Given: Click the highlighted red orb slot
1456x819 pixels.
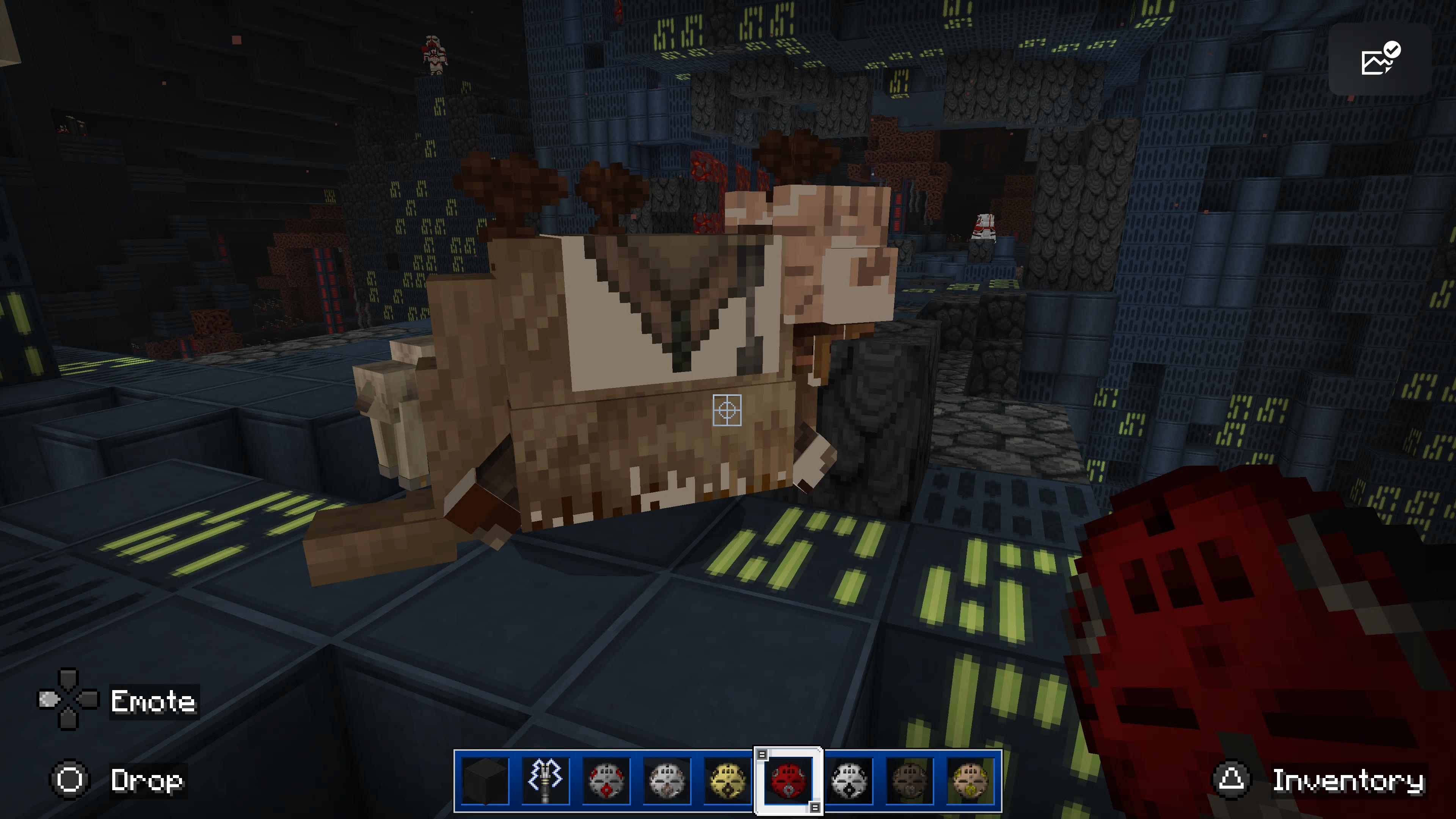Looking at the screenshot, I should click(789, 781).
